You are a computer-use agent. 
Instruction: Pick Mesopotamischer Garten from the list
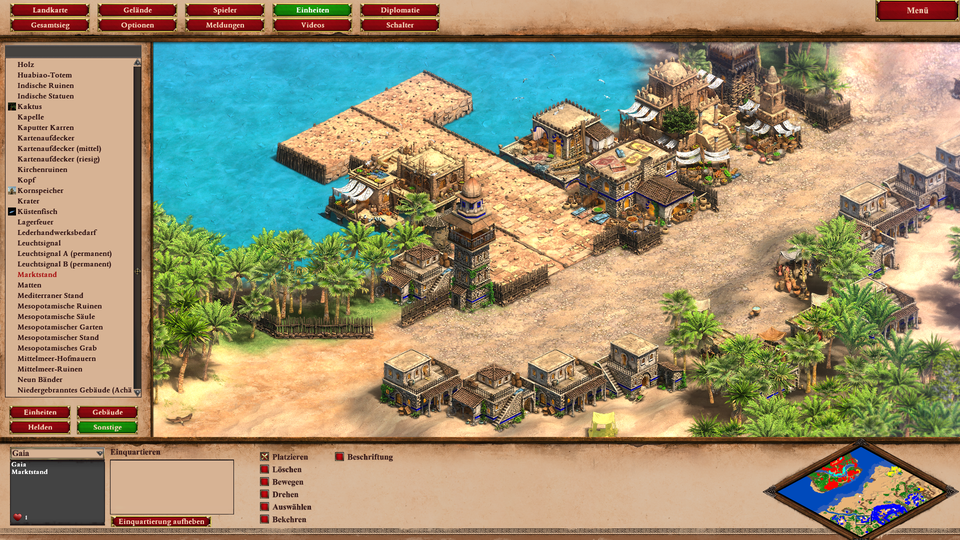pos(60,327)
